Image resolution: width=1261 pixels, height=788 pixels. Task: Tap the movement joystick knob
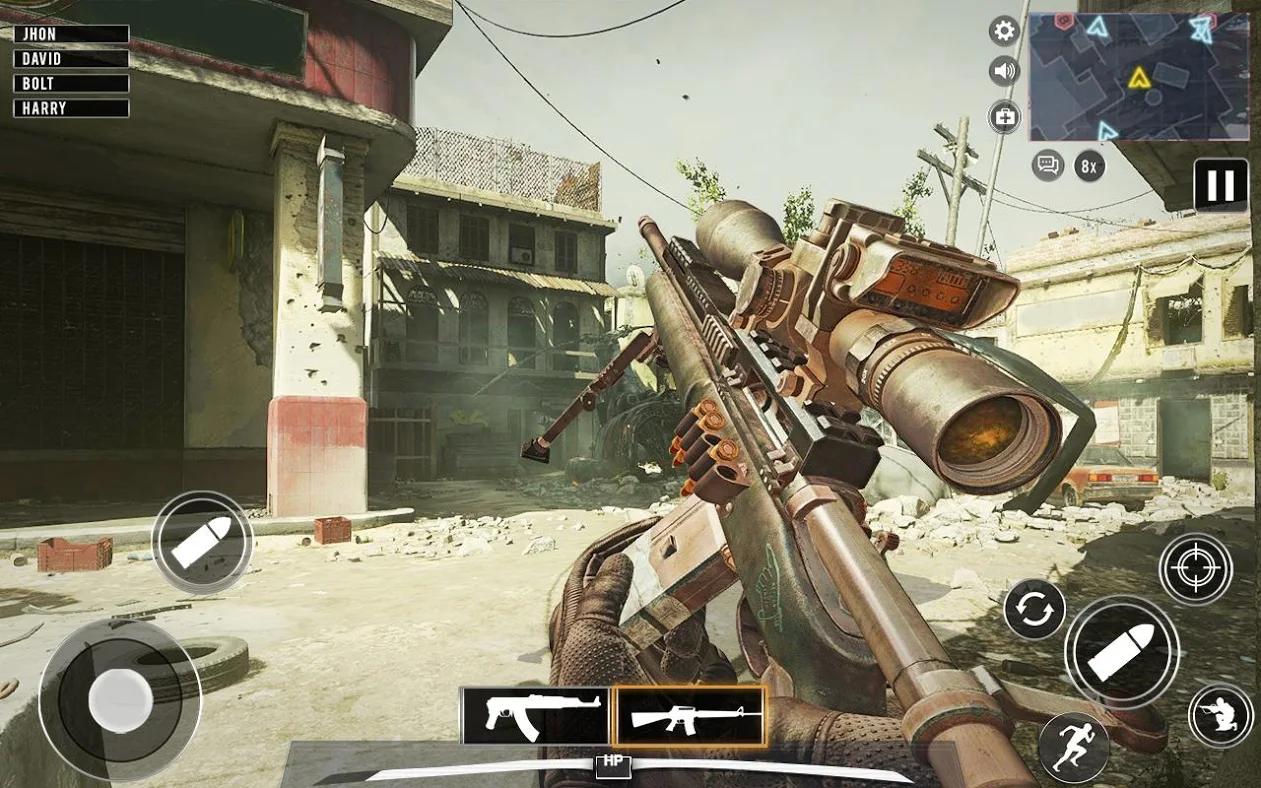click(x=120, y=700)
